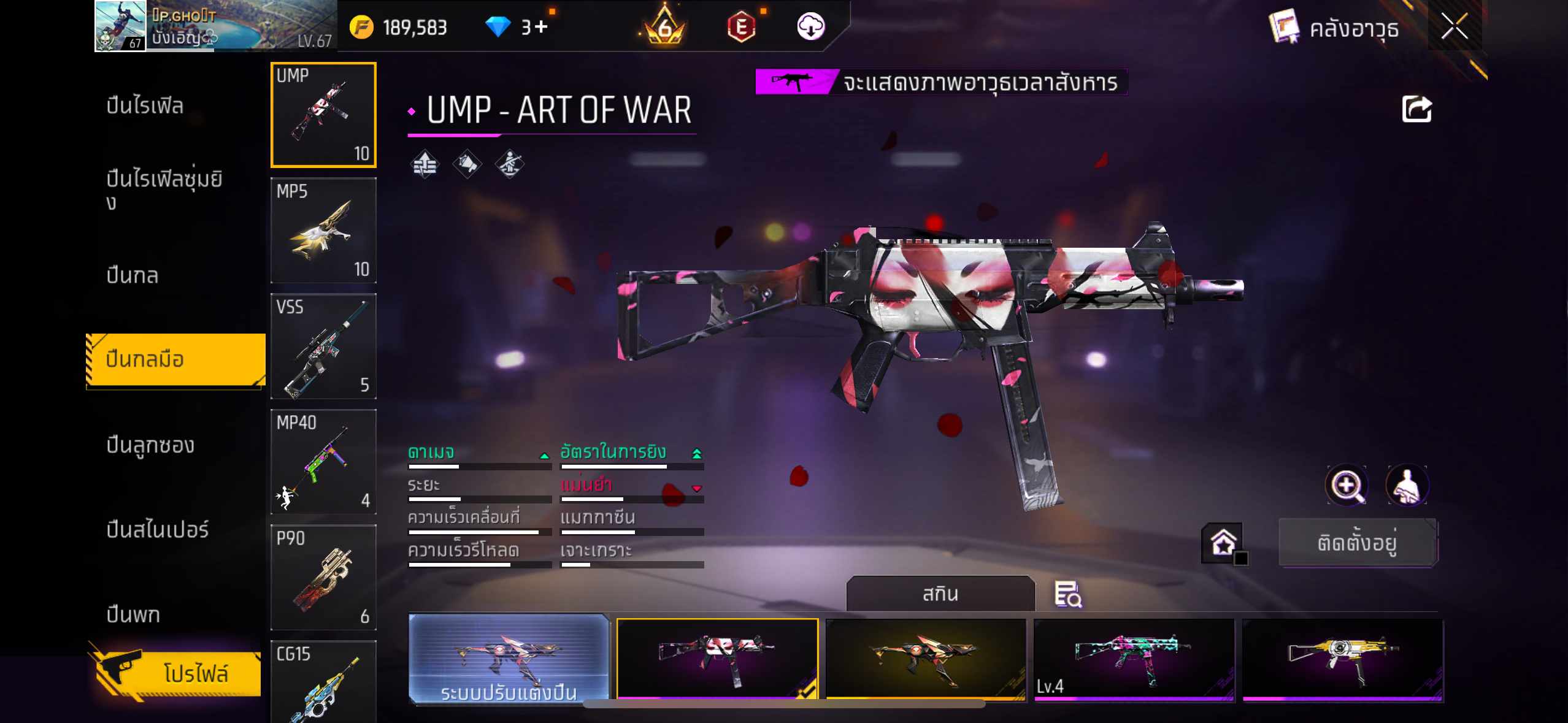
Task: Preview weapon on character icon
Action: click(x=1407, y=486)
